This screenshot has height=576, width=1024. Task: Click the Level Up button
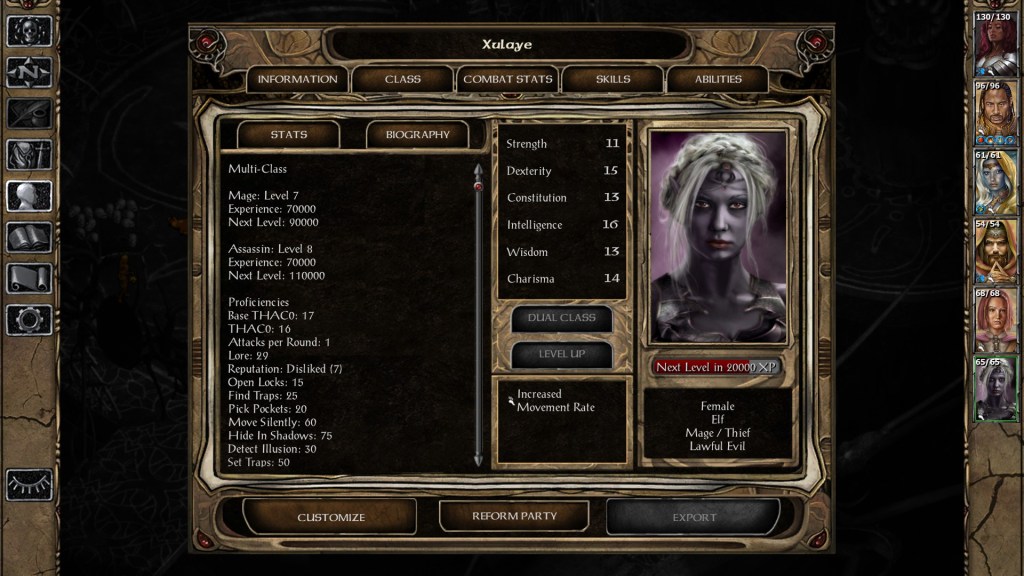coord(561,354)
